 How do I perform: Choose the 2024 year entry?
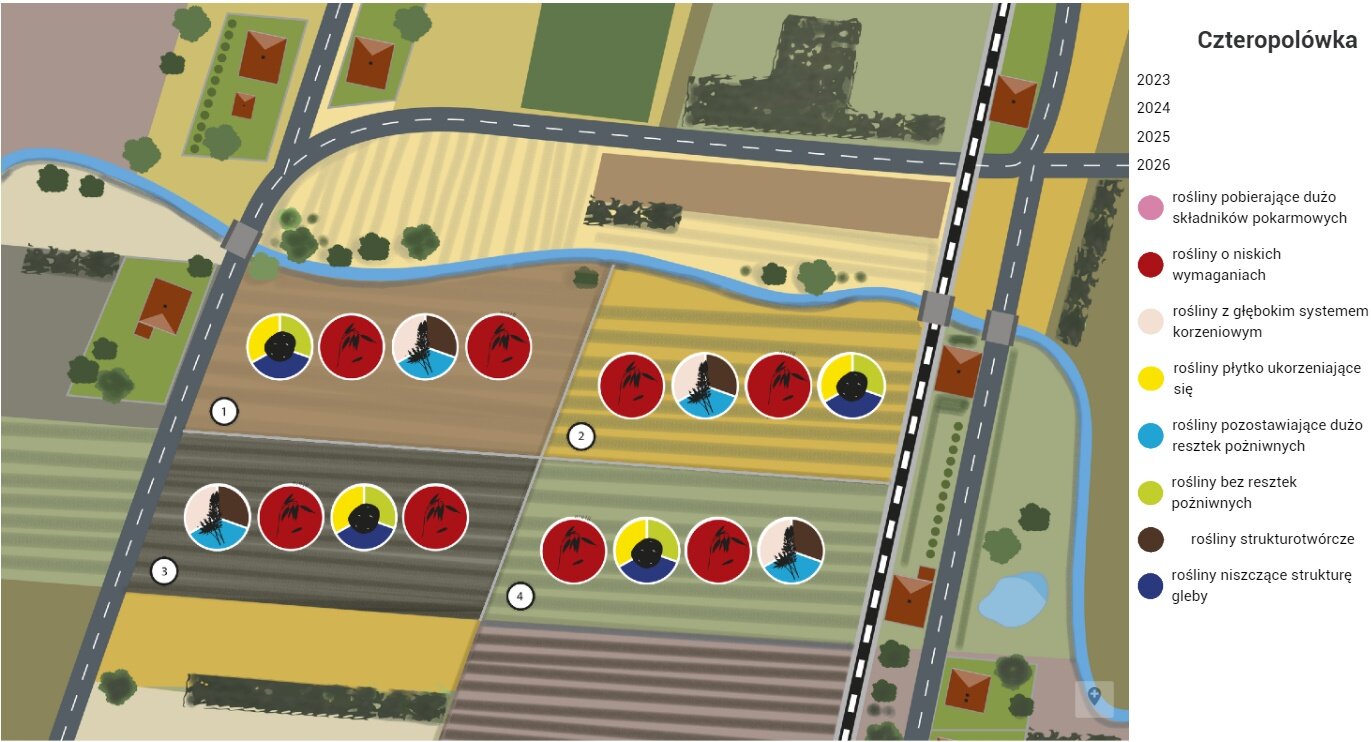click(x=1153, y=108)
